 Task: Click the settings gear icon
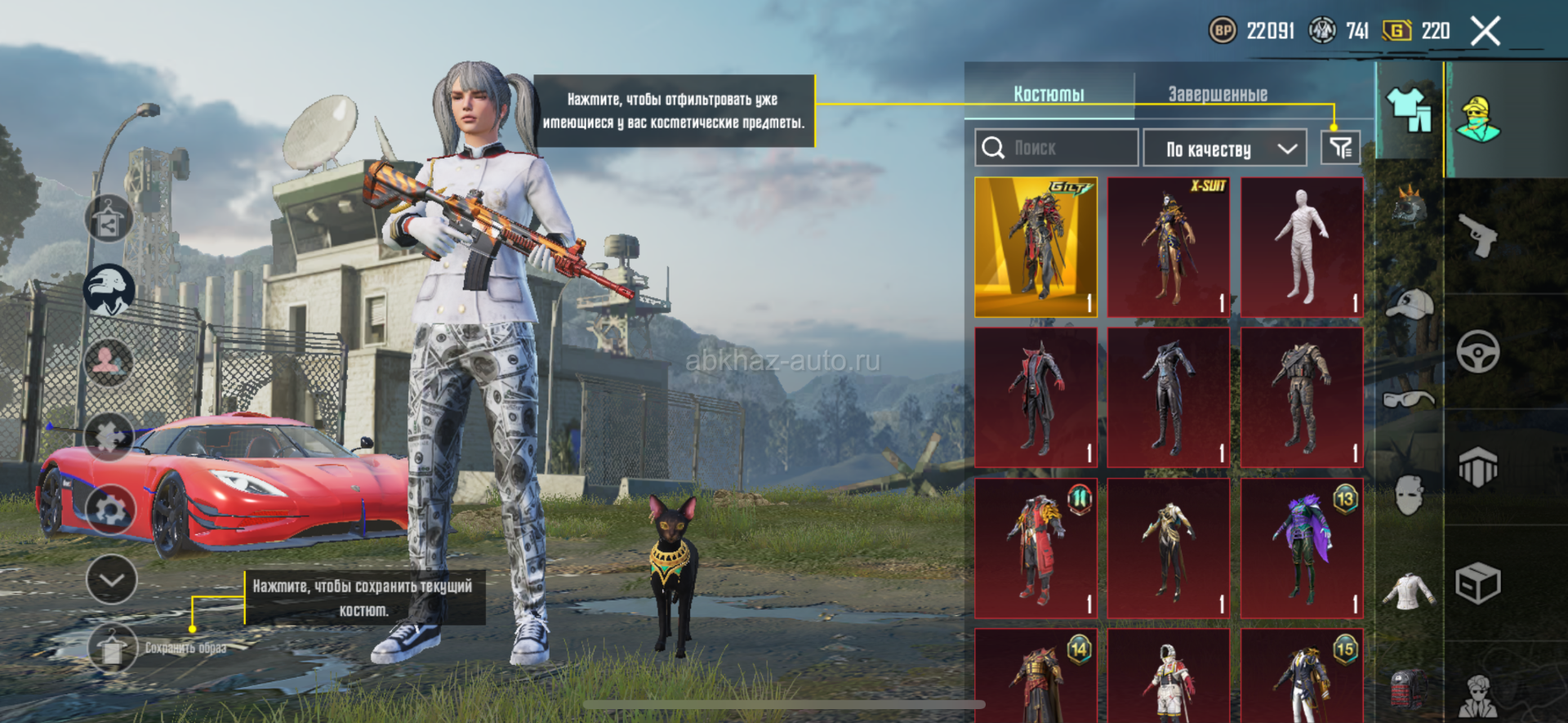click(x=110, y=510)
